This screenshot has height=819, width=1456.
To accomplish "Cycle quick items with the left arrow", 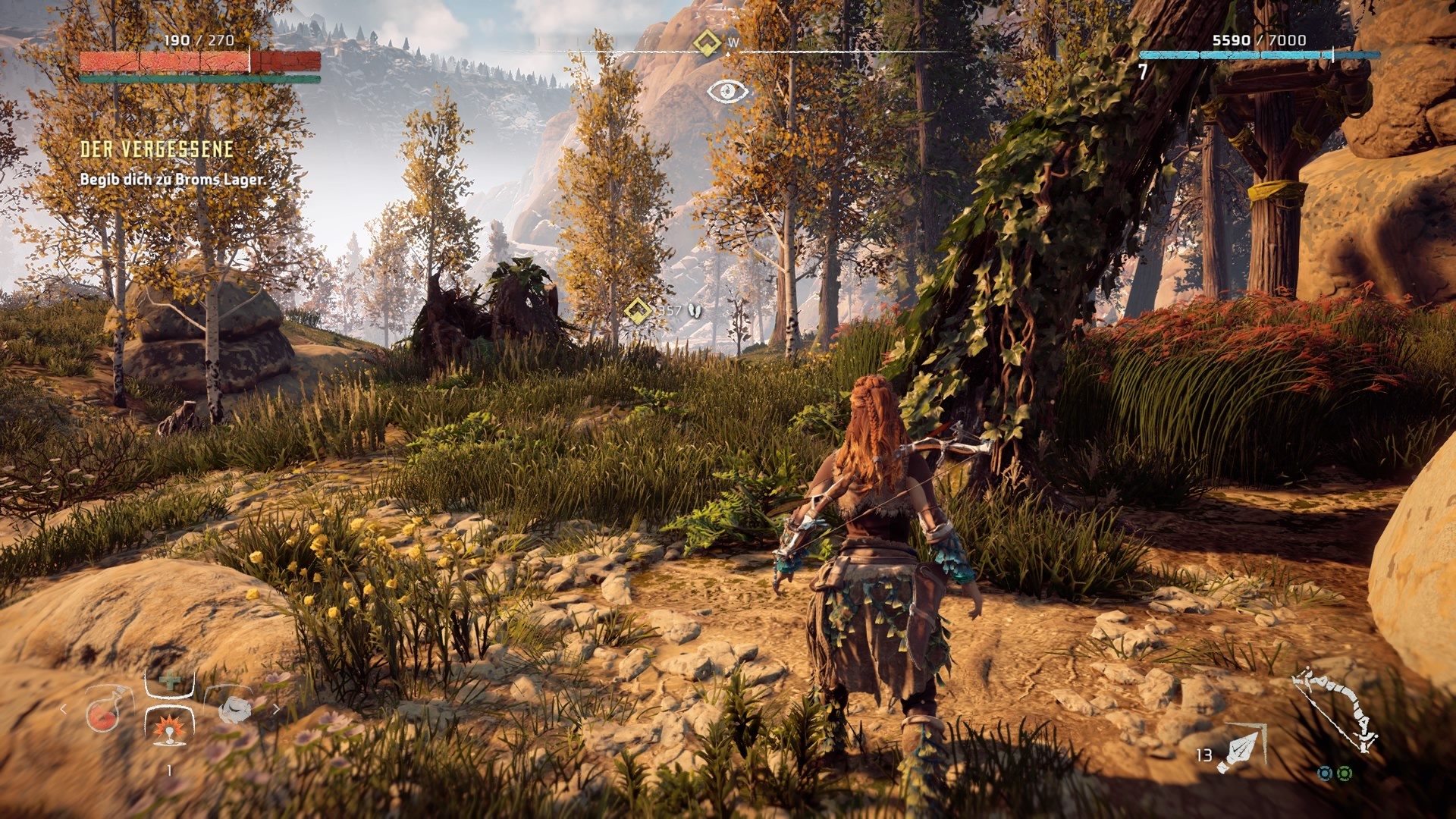I will pos(64,709).
